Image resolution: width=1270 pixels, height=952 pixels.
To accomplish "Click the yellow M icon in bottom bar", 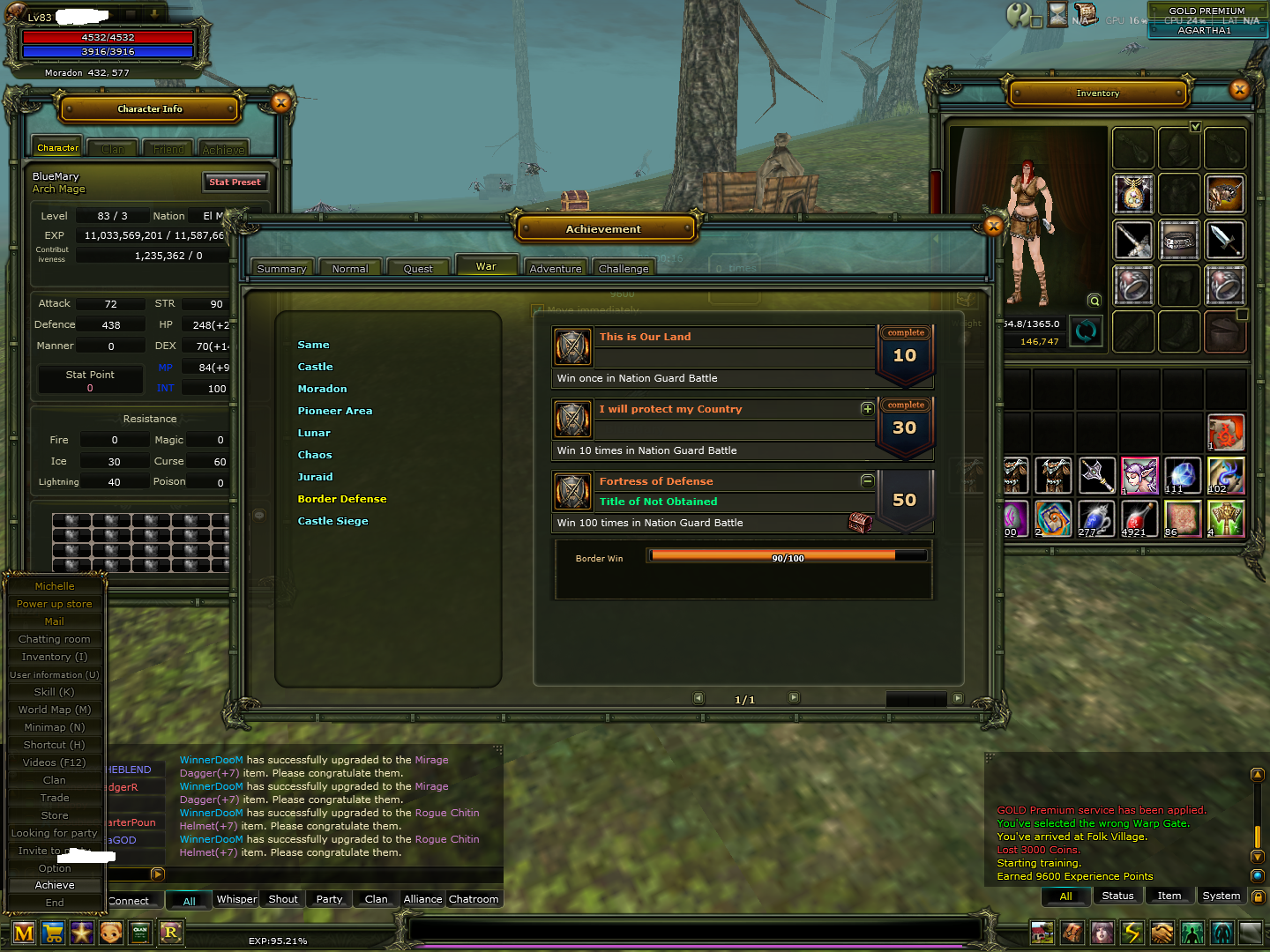I will point(24,933).
